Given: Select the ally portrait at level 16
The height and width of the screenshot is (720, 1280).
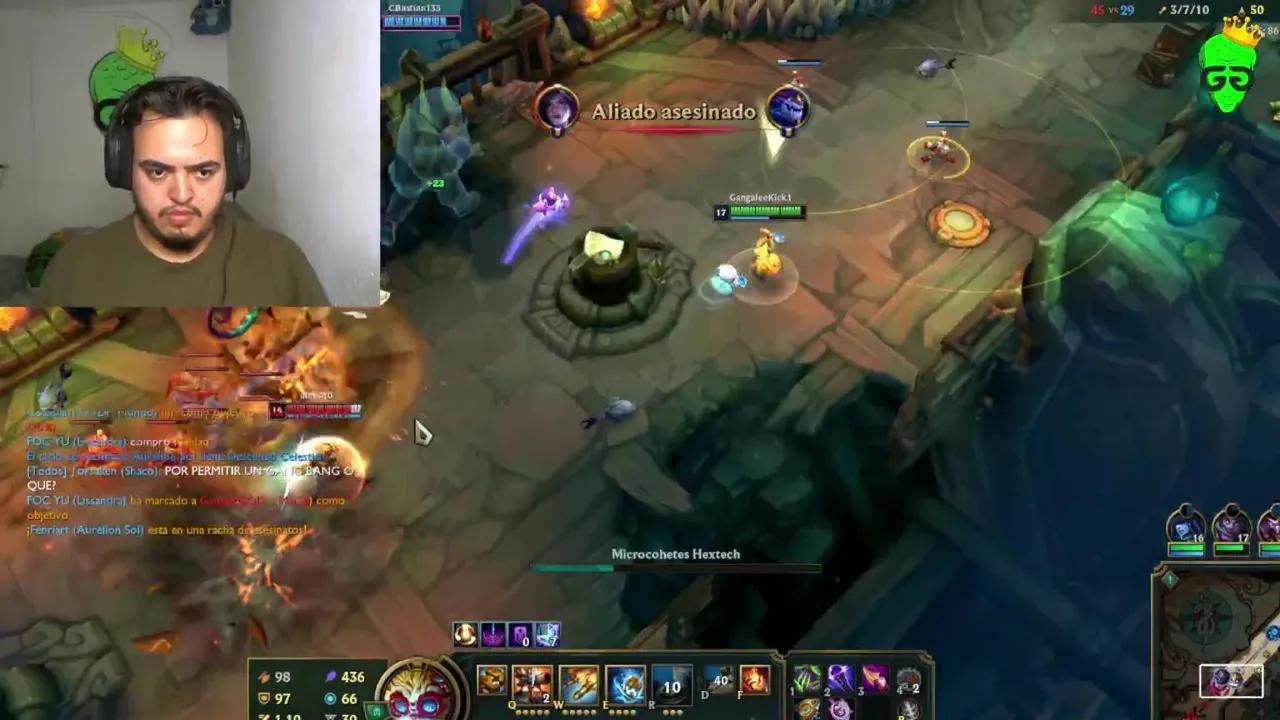Looking at the screenshot, I should click(1186, 525).
